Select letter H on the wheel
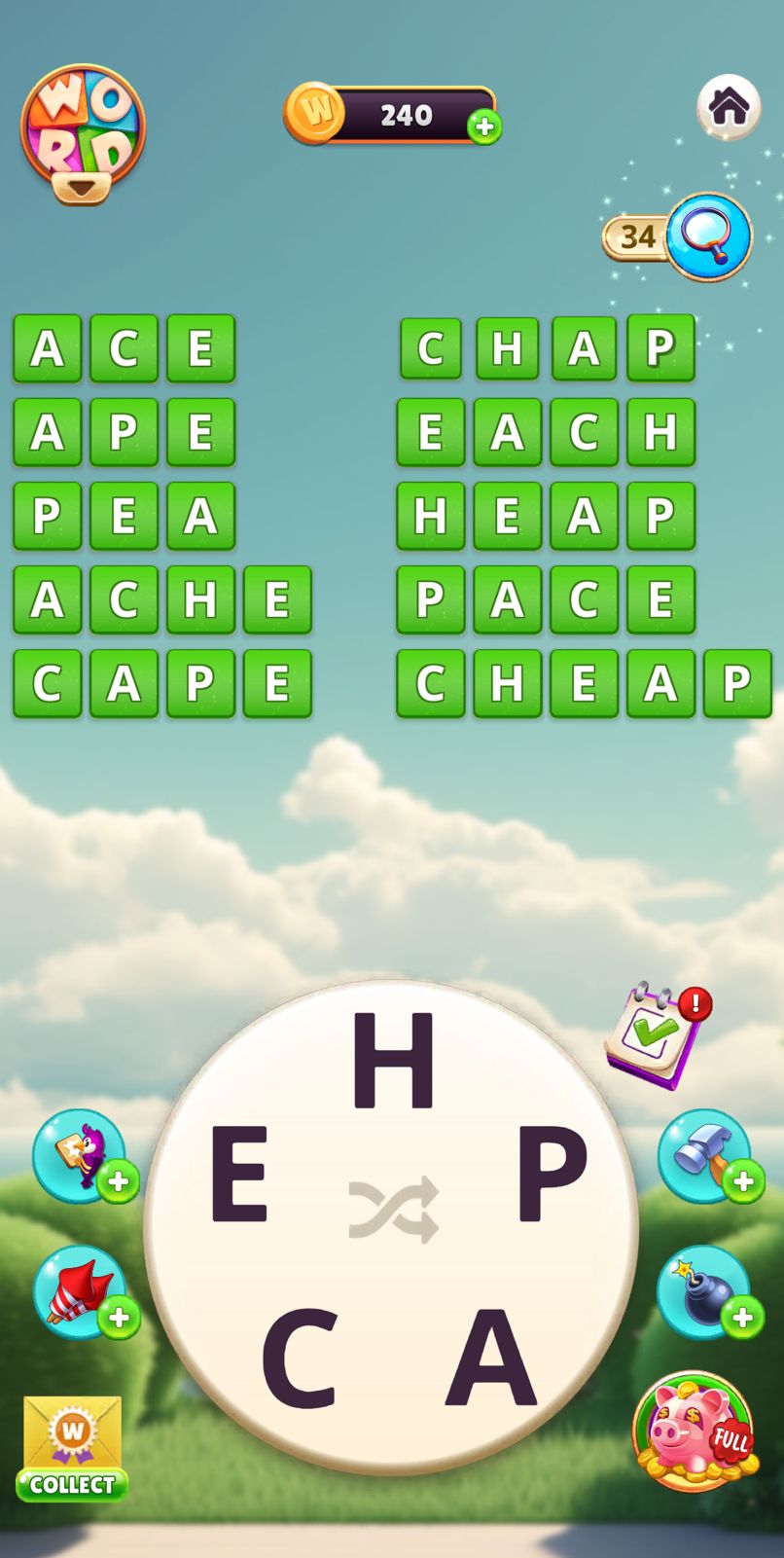The width and height of the screenshot is (784, 1558). point(392,1061)
